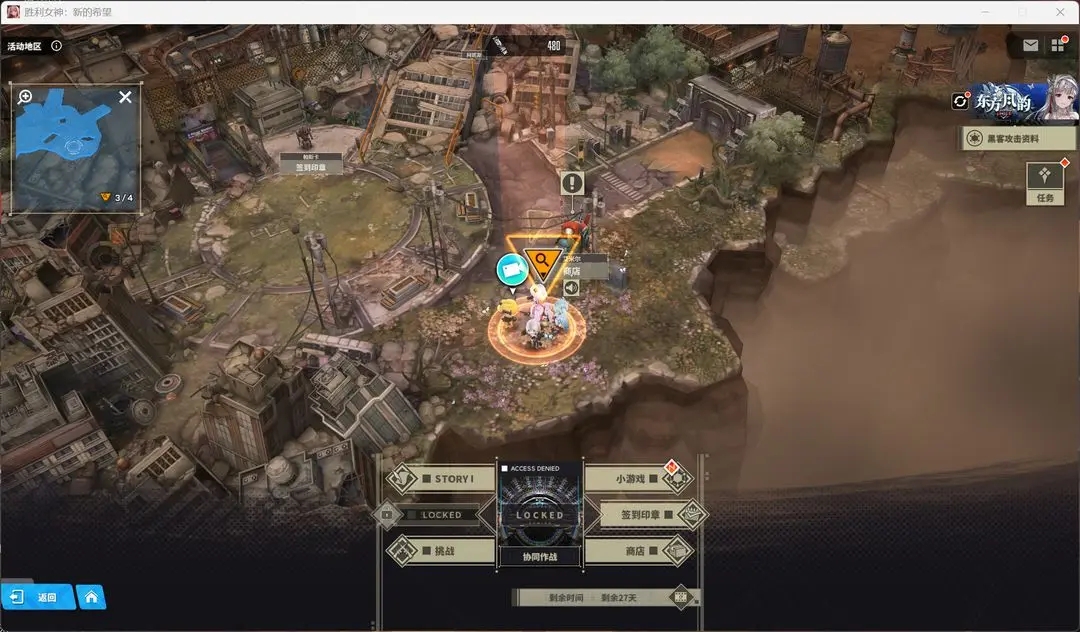The height and width of the screenshot is (632, 1080).
Task: Click the orange magnifier interaction marker
Action: click(541, 262)
